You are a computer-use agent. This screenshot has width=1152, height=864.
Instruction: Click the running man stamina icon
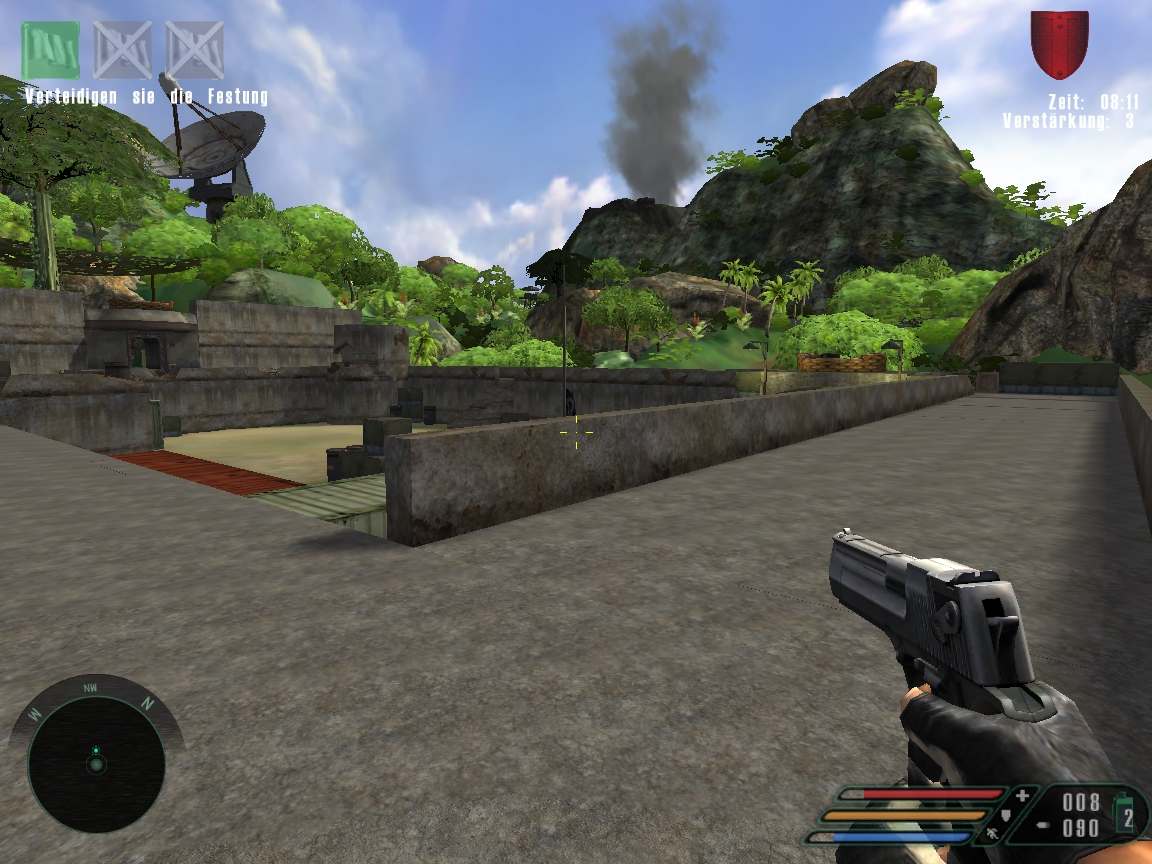[989, 833]
